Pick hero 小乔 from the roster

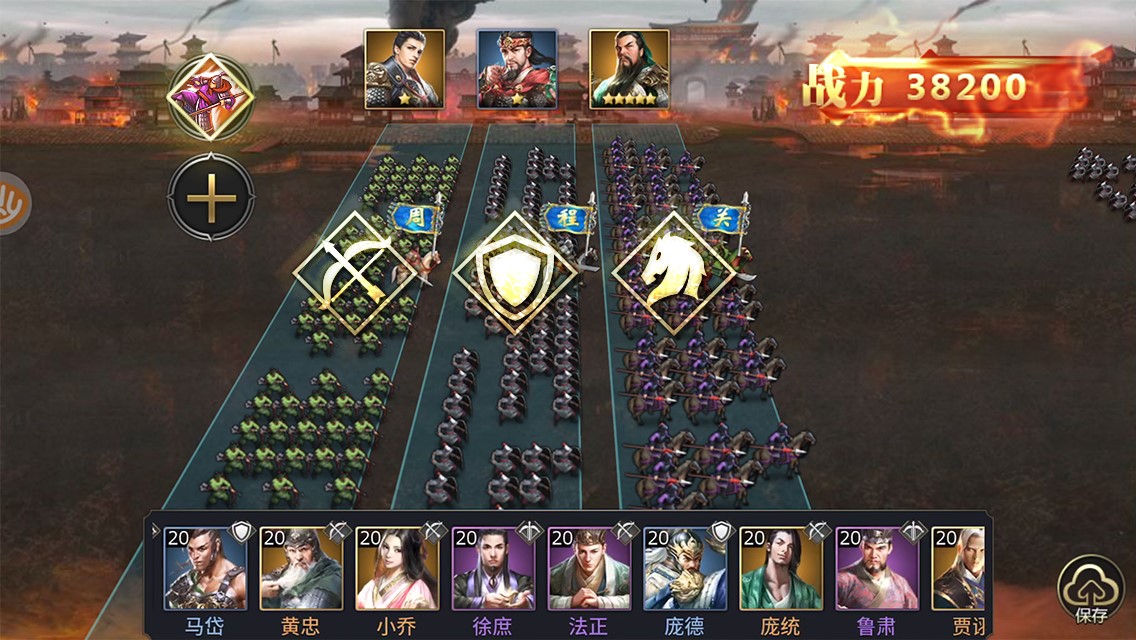[x=397, y=569]
